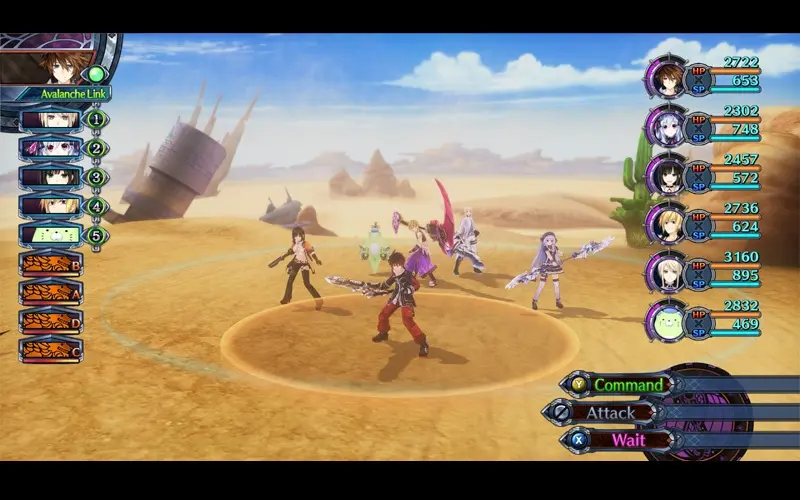Select turn order entry number 1

click(50, 120)
